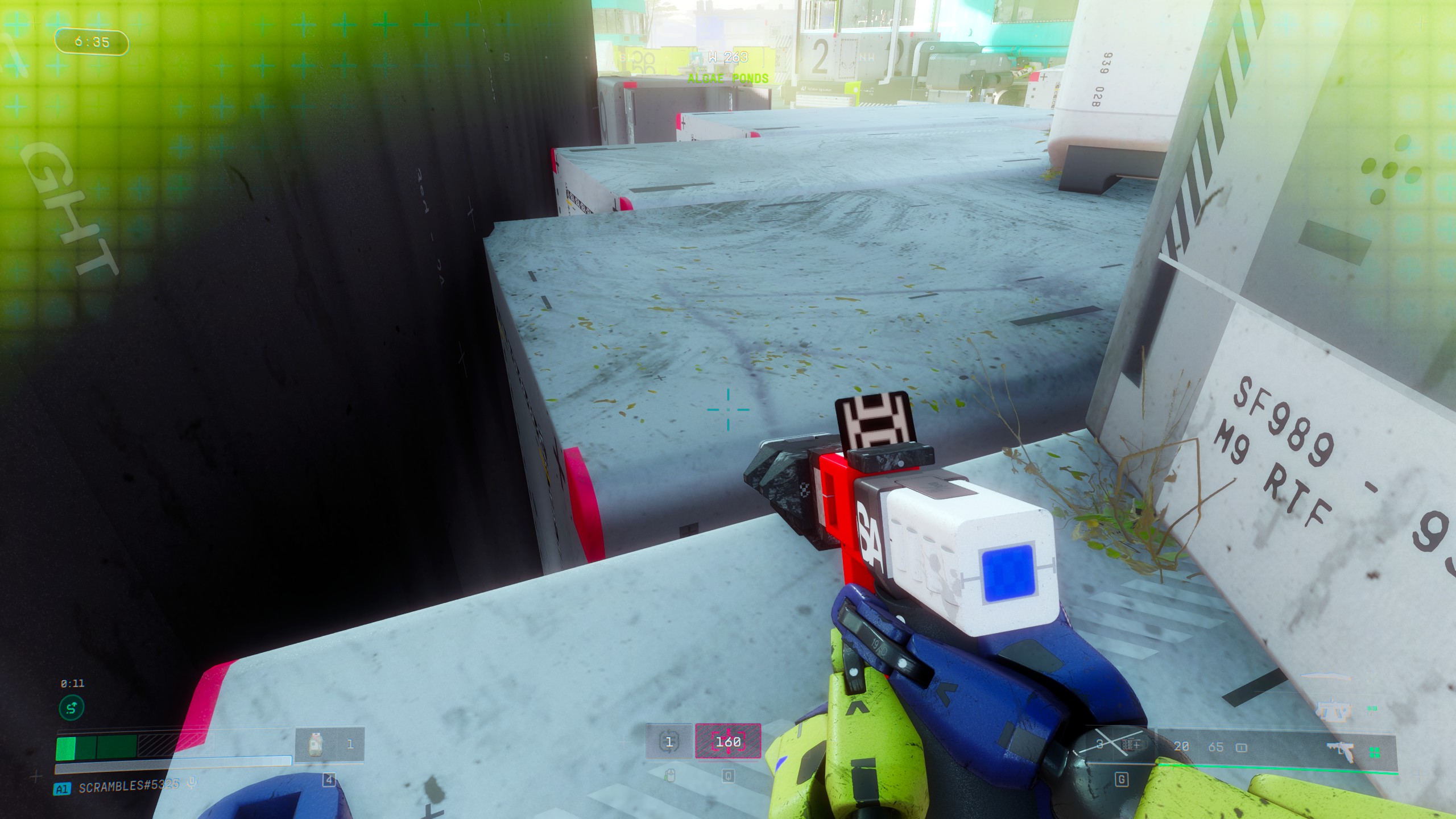Trigger the pink ability showing 160
The height and width of the screenshot is (819, 1456).
728,742
